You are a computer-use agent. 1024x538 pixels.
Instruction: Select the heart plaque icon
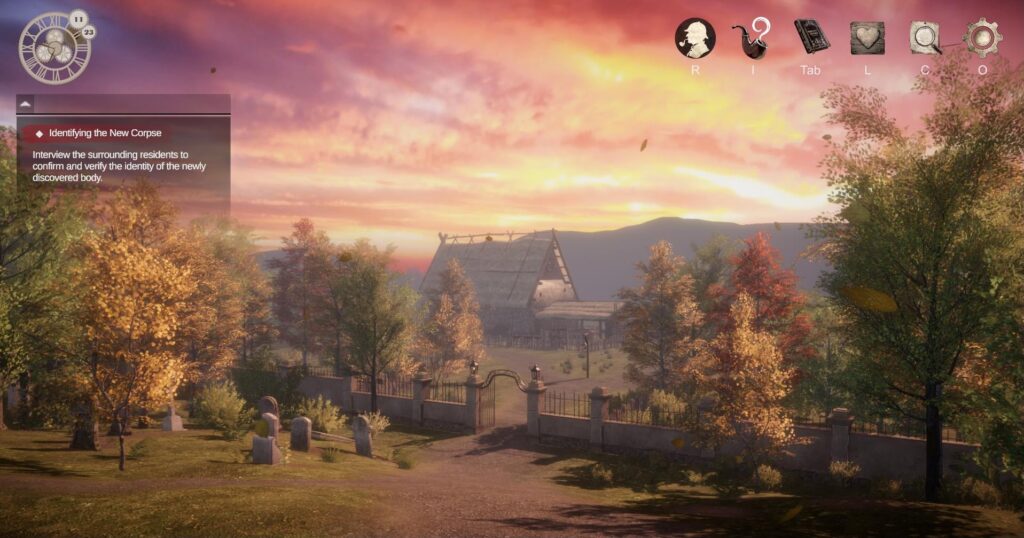(867, 38)
